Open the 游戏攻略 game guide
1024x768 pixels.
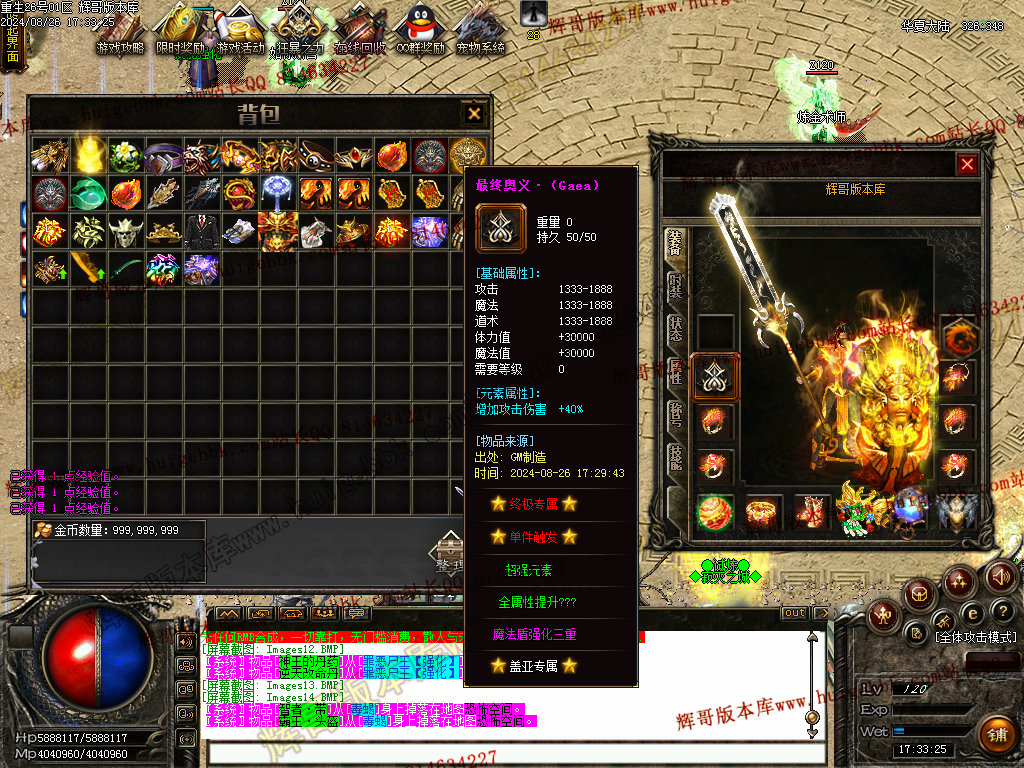(121, 32)
